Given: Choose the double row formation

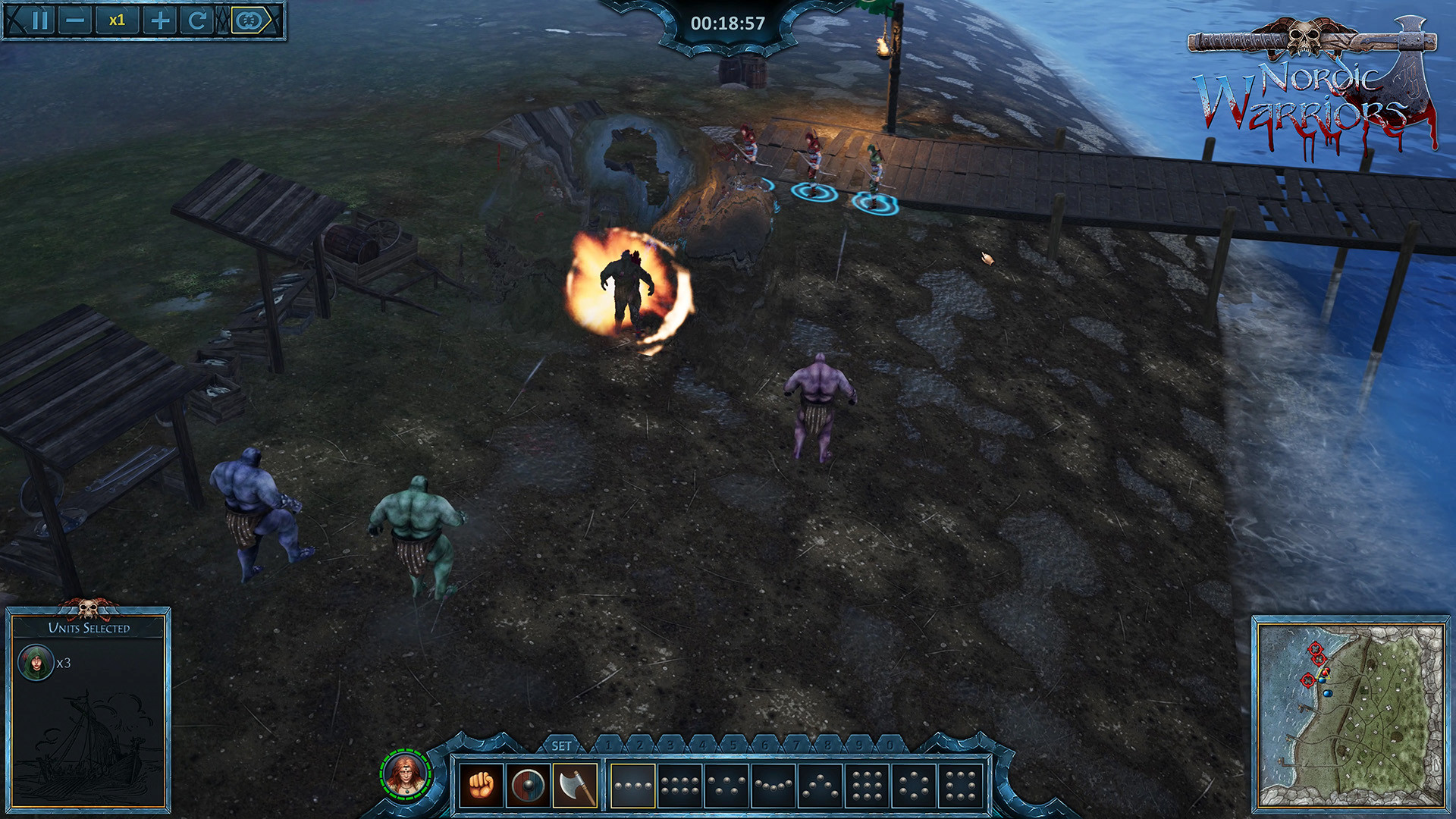Looking at the screenshot, I should 679,786.
